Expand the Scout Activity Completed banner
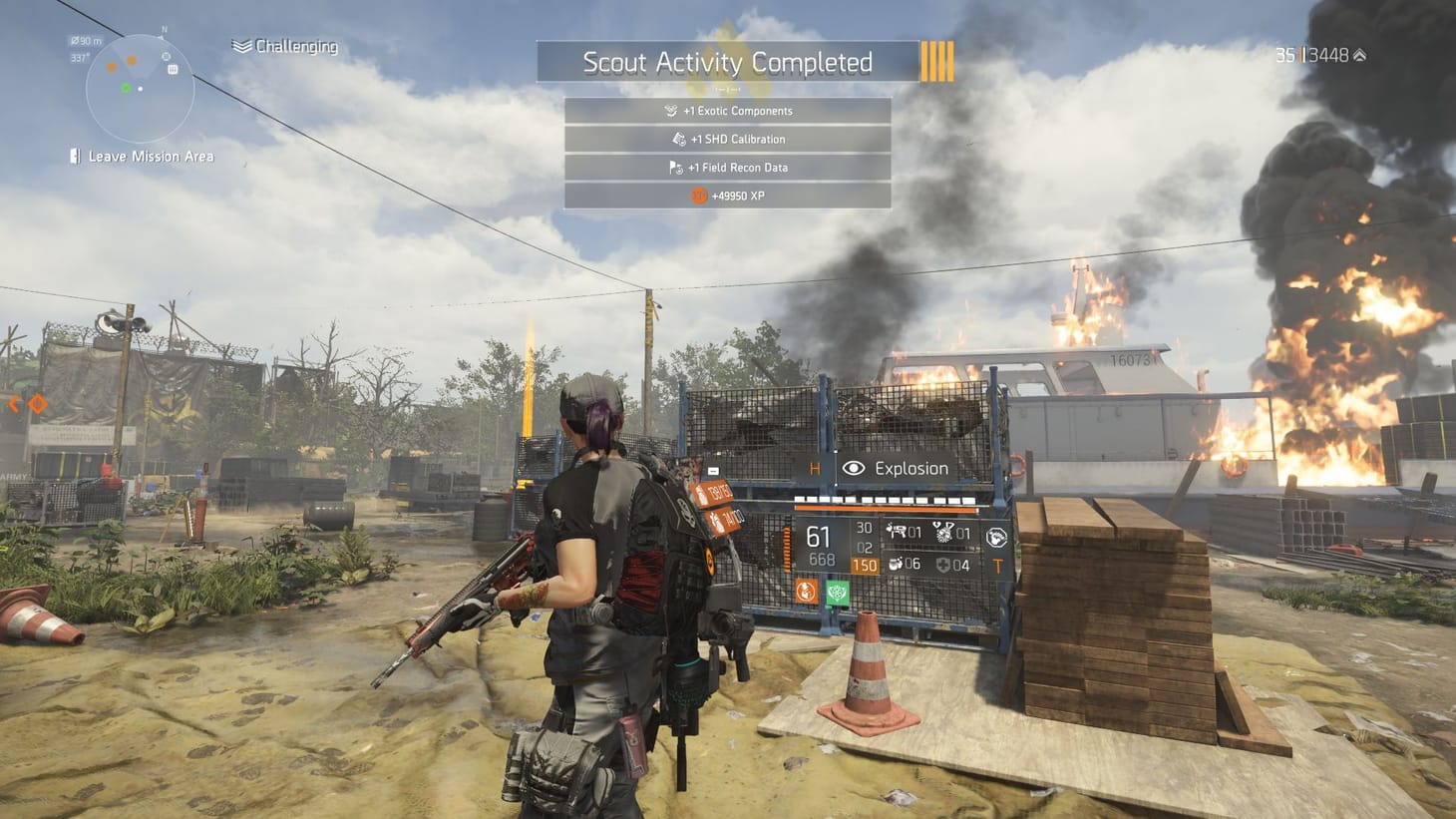The height and width of the screenshot is (819, 1456). [x=728, y=62]
